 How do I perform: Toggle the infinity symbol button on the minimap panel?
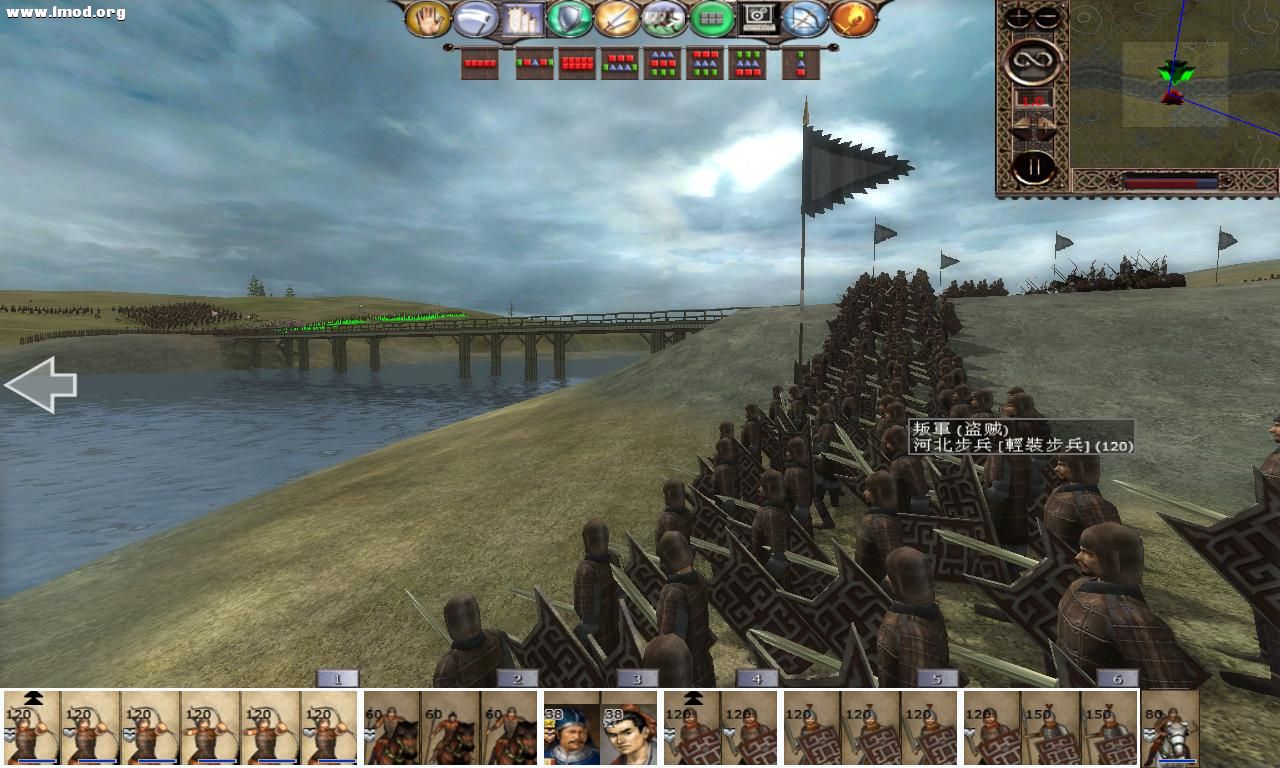click(1032, 61)
